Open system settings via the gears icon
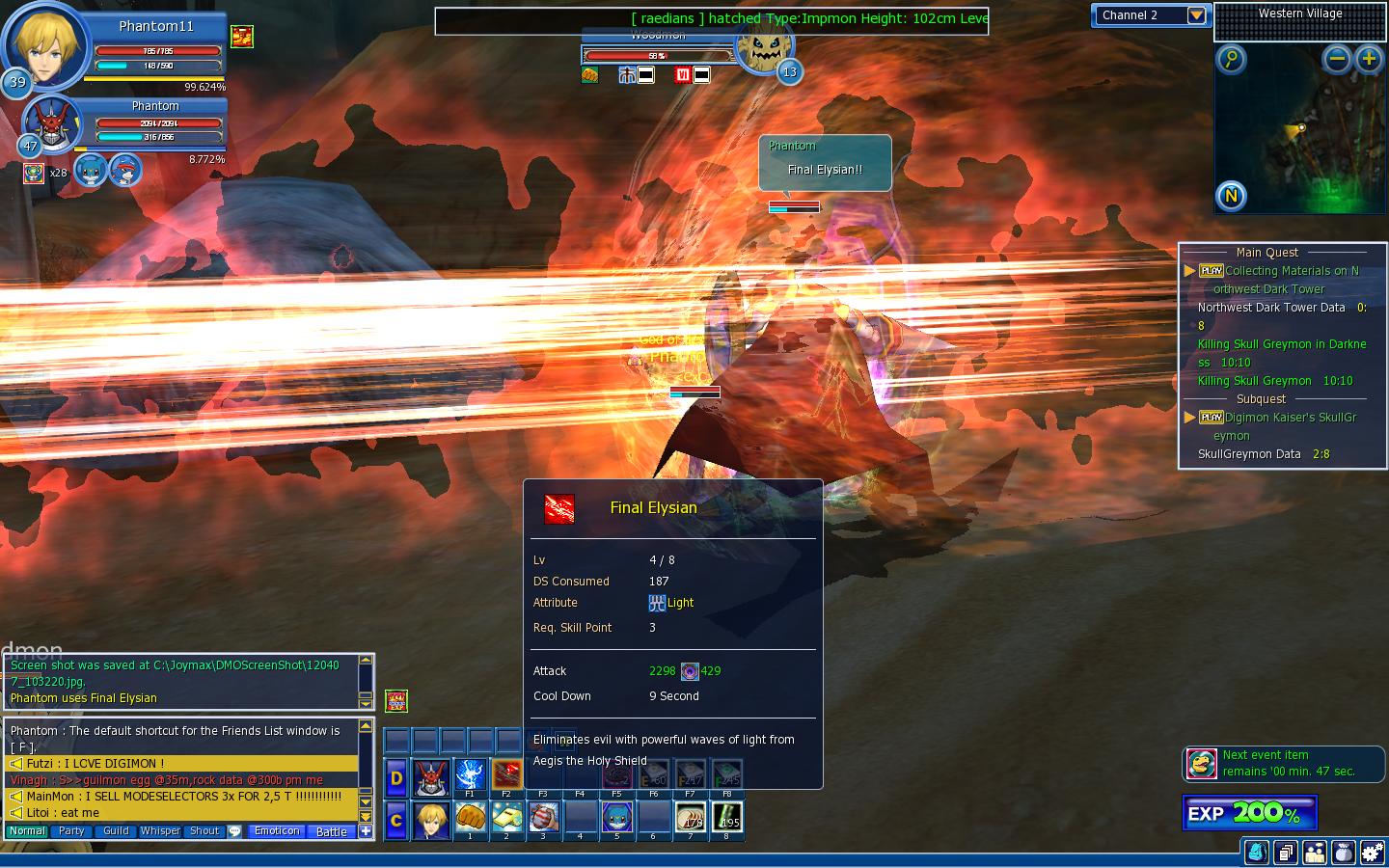The image size is (1389, 868). (x=1372, y=852)
